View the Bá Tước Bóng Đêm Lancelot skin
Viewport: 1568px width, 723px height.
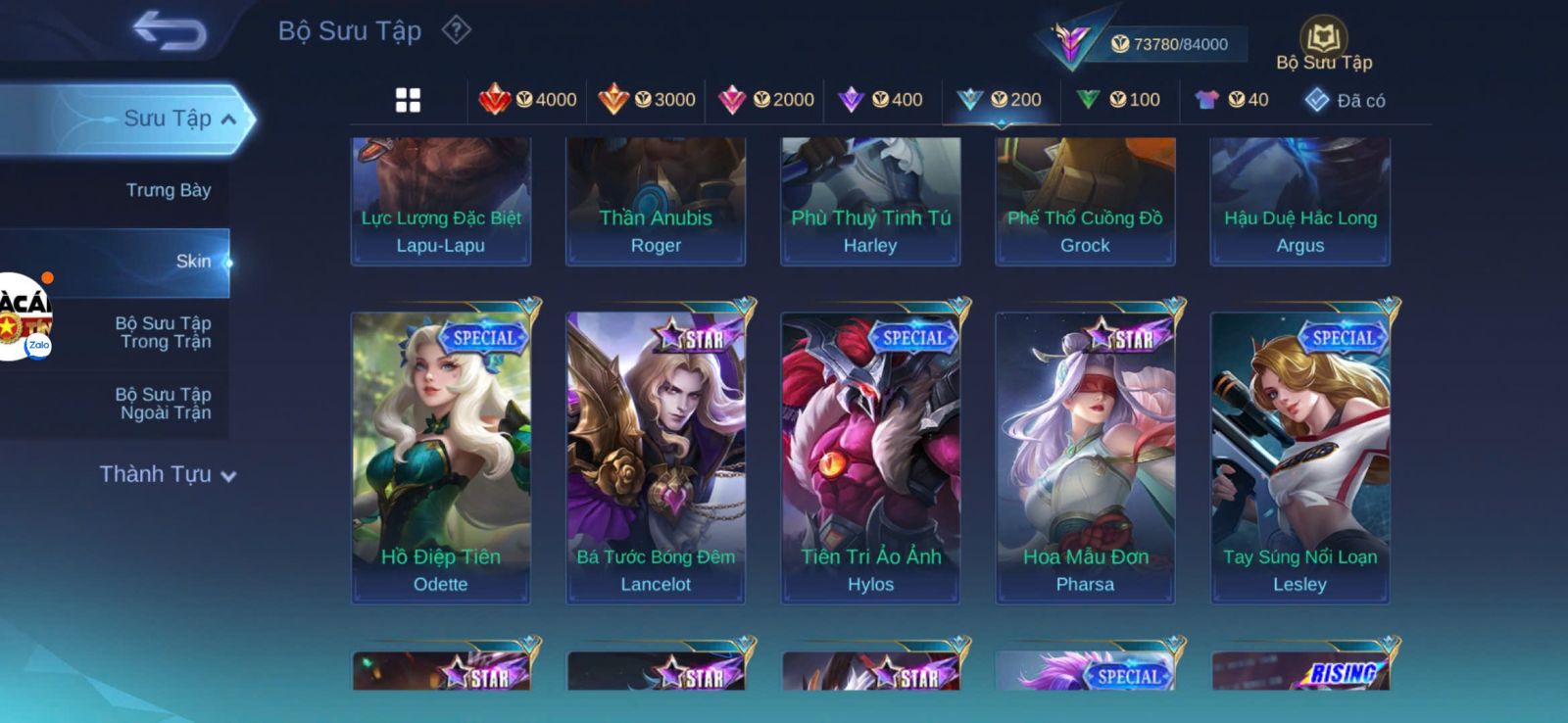[x=656, y=457]
